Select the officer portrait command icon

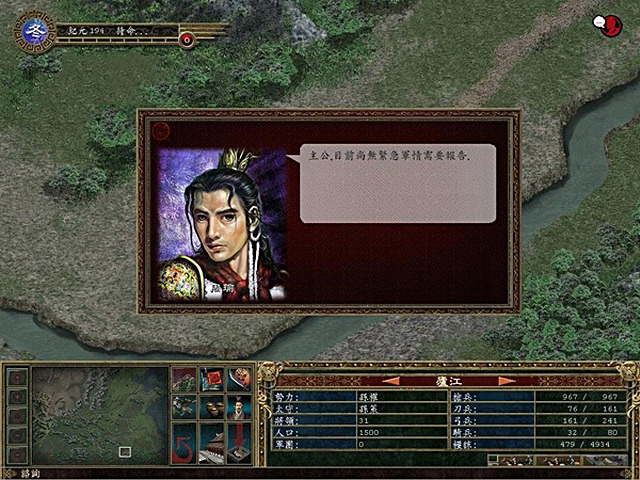[238, 408]
